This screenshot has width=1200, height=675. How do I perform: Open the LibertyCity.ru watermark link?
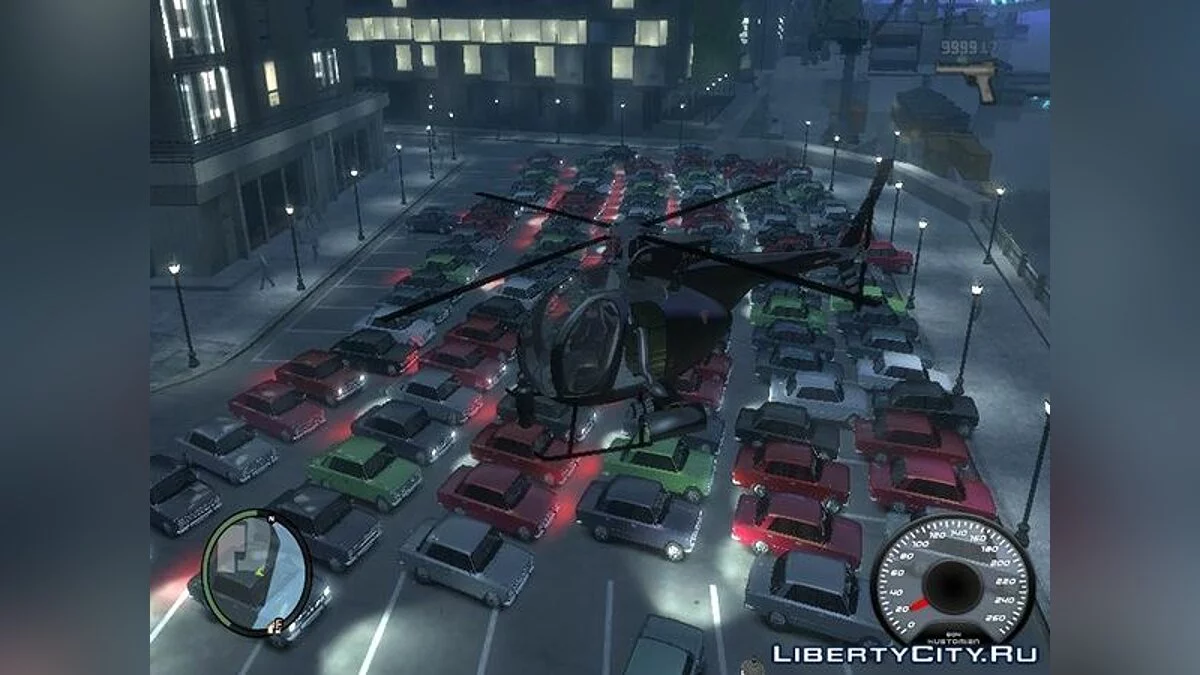pos(904,654)
